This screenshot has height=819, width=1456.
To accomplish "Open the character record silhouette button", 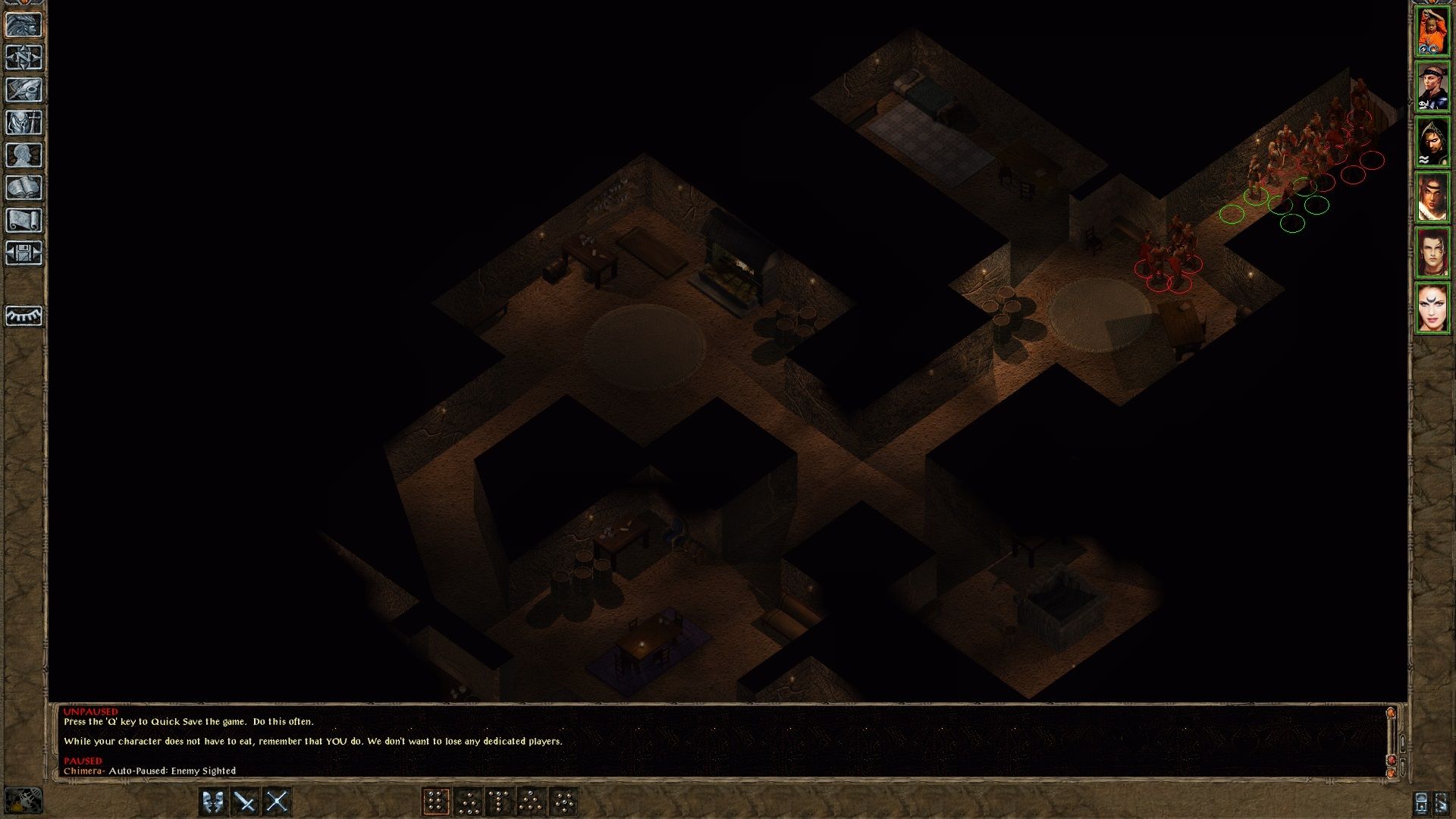I will click(24, 155).
